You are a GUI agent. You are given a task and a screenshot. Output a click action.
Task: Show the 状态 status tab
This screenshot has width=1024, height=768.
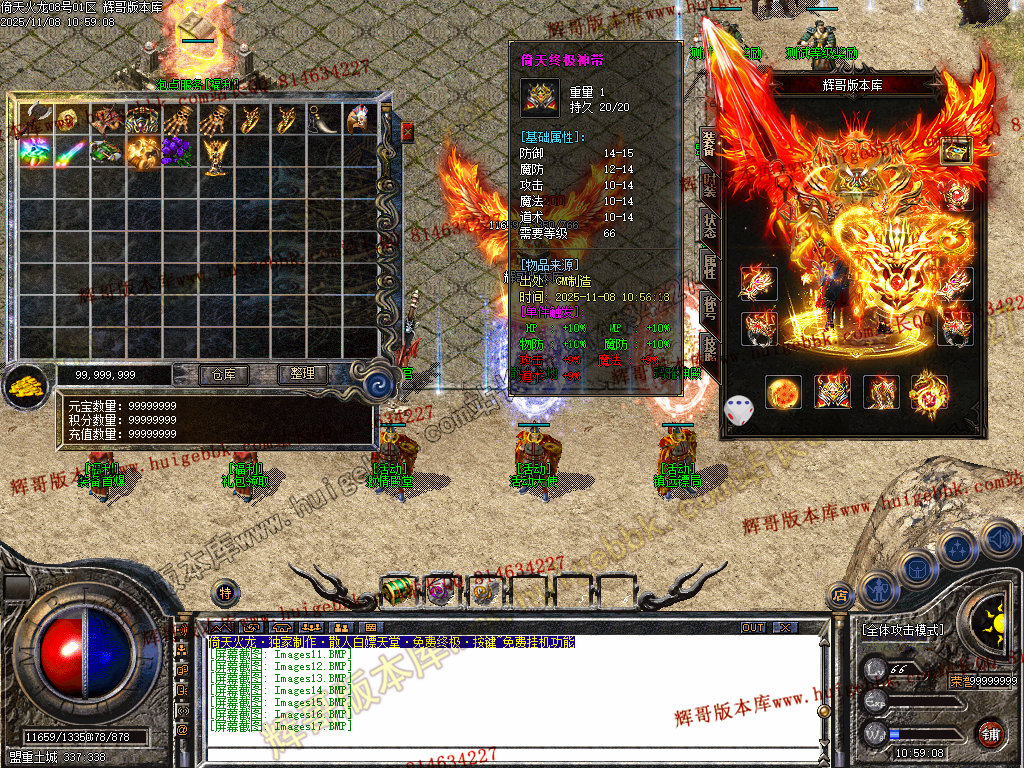[x=709, y=226]
